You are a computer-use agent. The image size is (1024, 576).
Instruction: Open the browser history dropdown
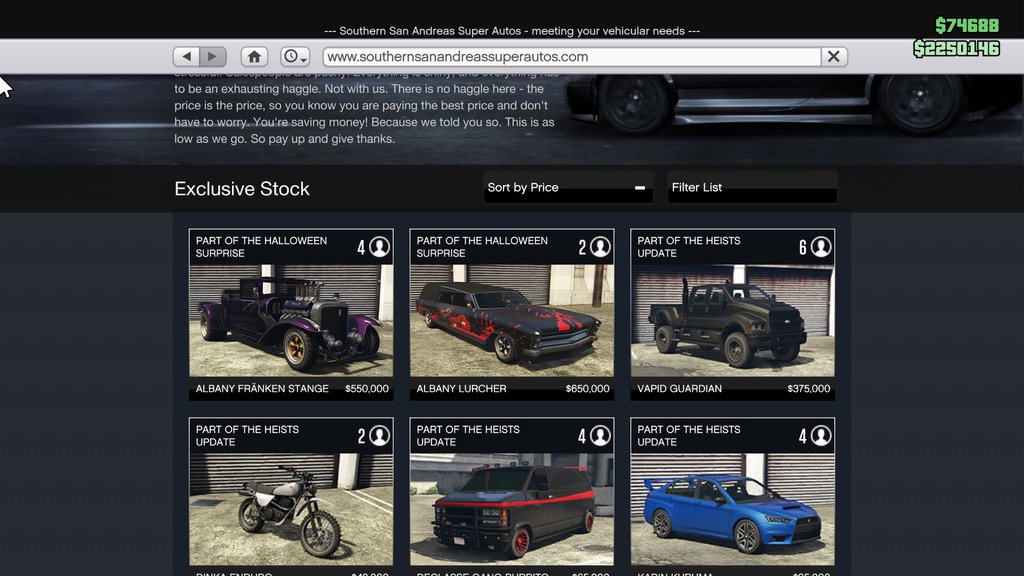(295, 57)
